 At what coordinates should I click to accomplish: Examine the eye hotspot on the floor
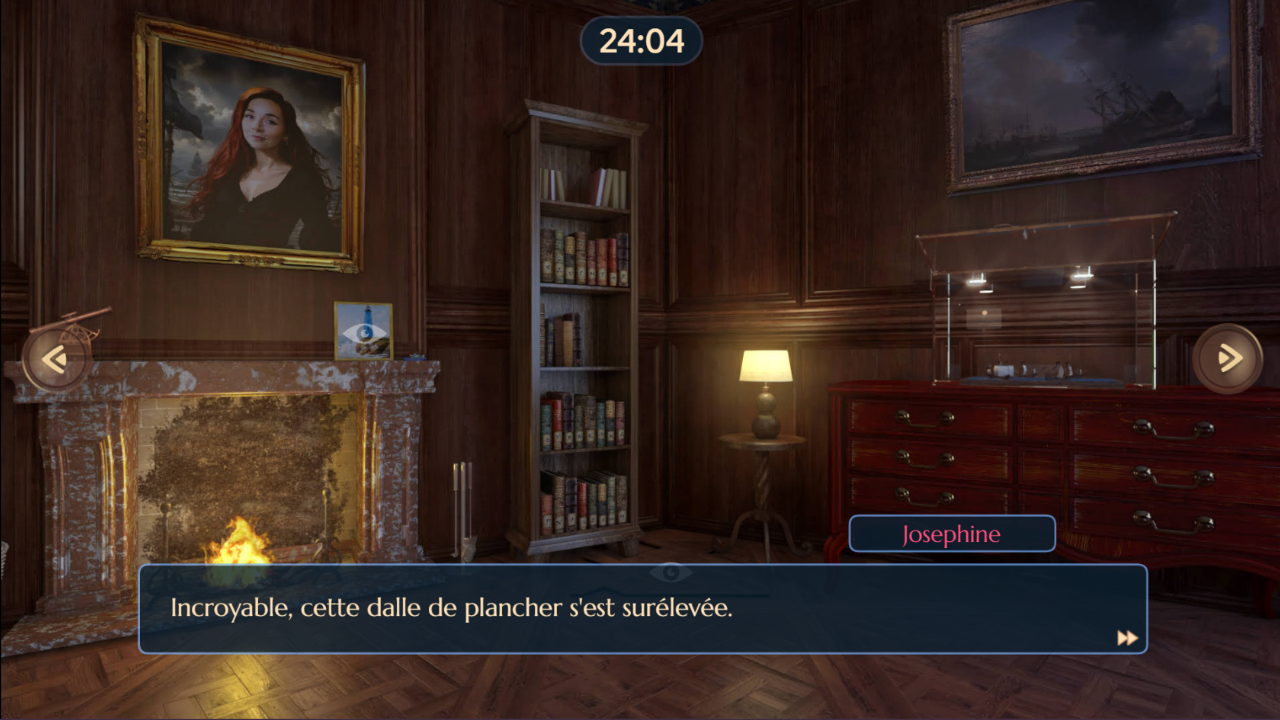click(670, 572)
